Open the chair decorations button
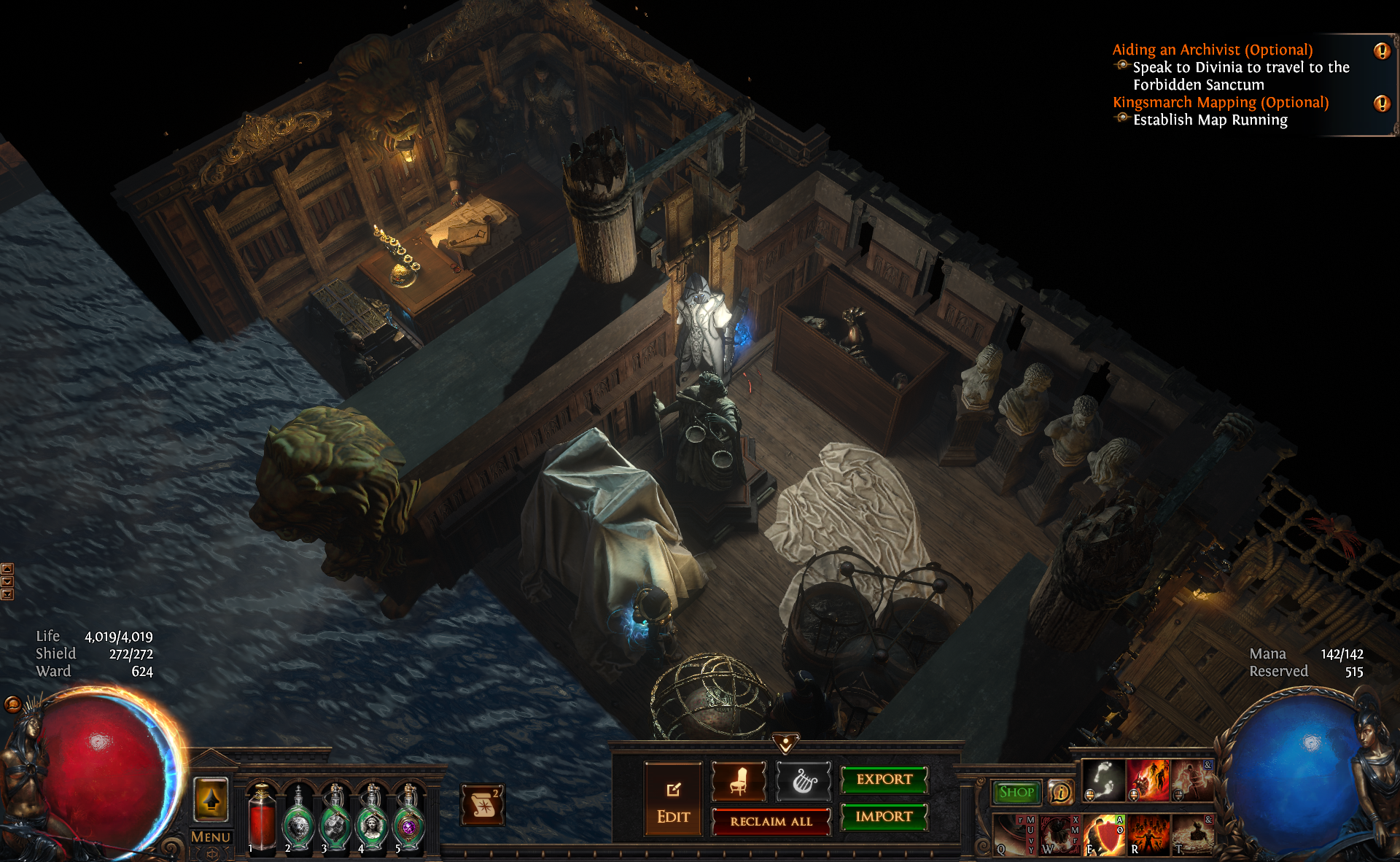1400x862 pixels. click(738, 781)
